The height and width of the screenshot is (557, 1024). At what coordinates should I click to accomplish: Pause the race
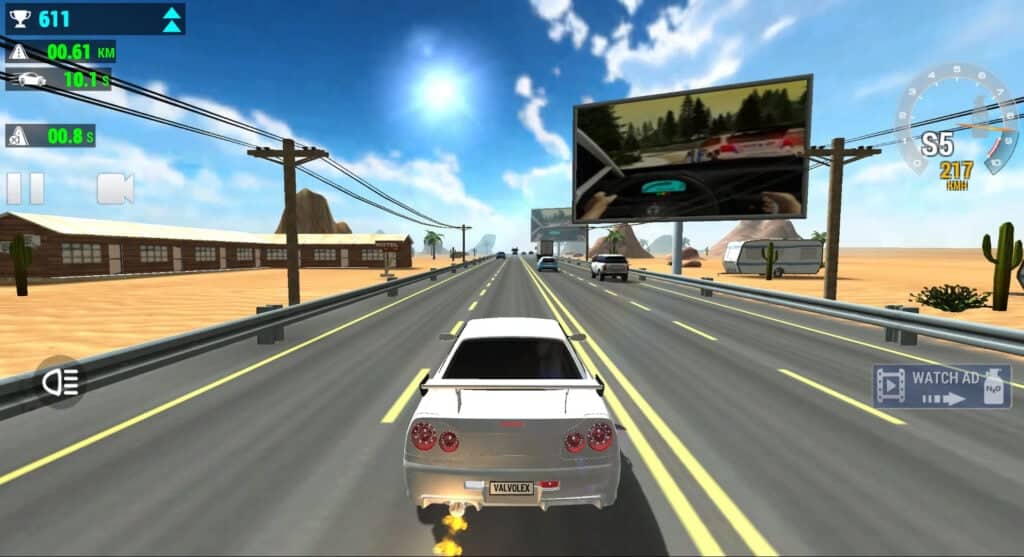[25, 189]
